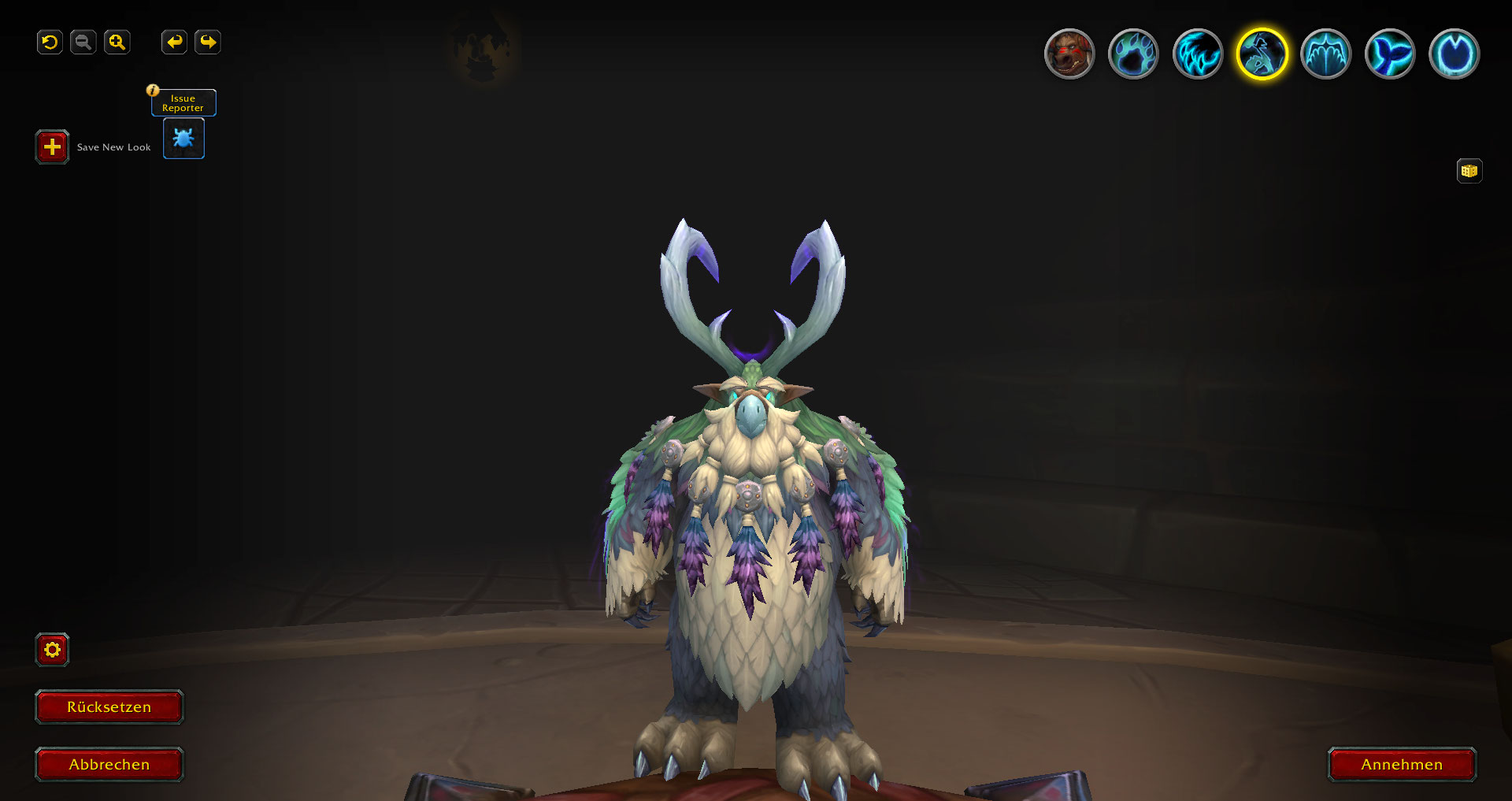Viewport: 1512px width, 801px height.
Task: Click the red plus Save New Look button
Action: click(x=52, y=146)
